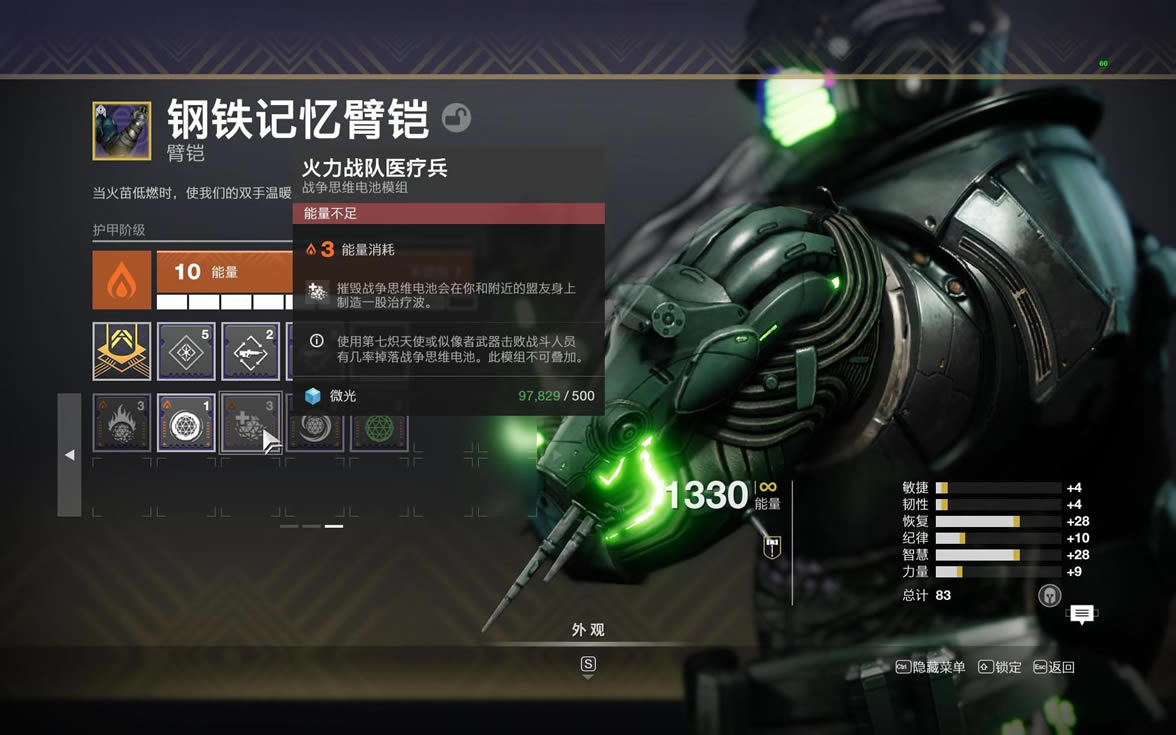Click 锁定 to lock the item
Viewport: 1176px width, 735px height.
tap(1000, 667)
